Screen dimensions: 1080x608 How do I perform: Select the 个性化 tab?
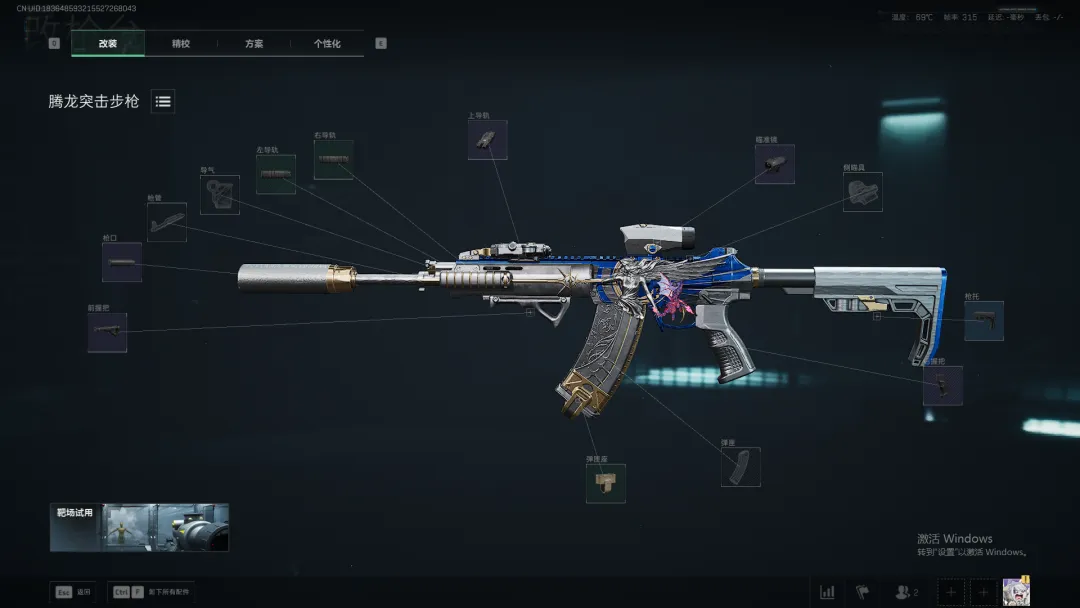point(327,44)
